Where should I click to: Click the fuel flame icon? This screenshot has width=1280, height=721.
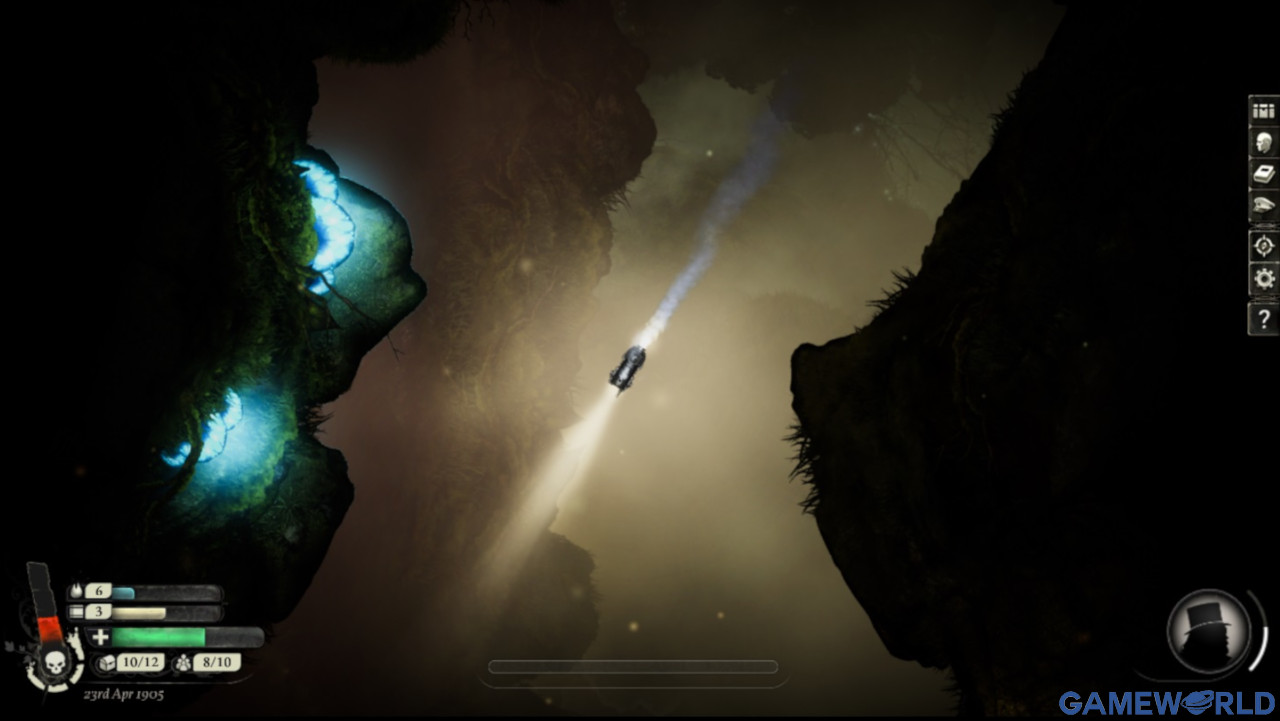pyautogui.click(x=76, y=591)
